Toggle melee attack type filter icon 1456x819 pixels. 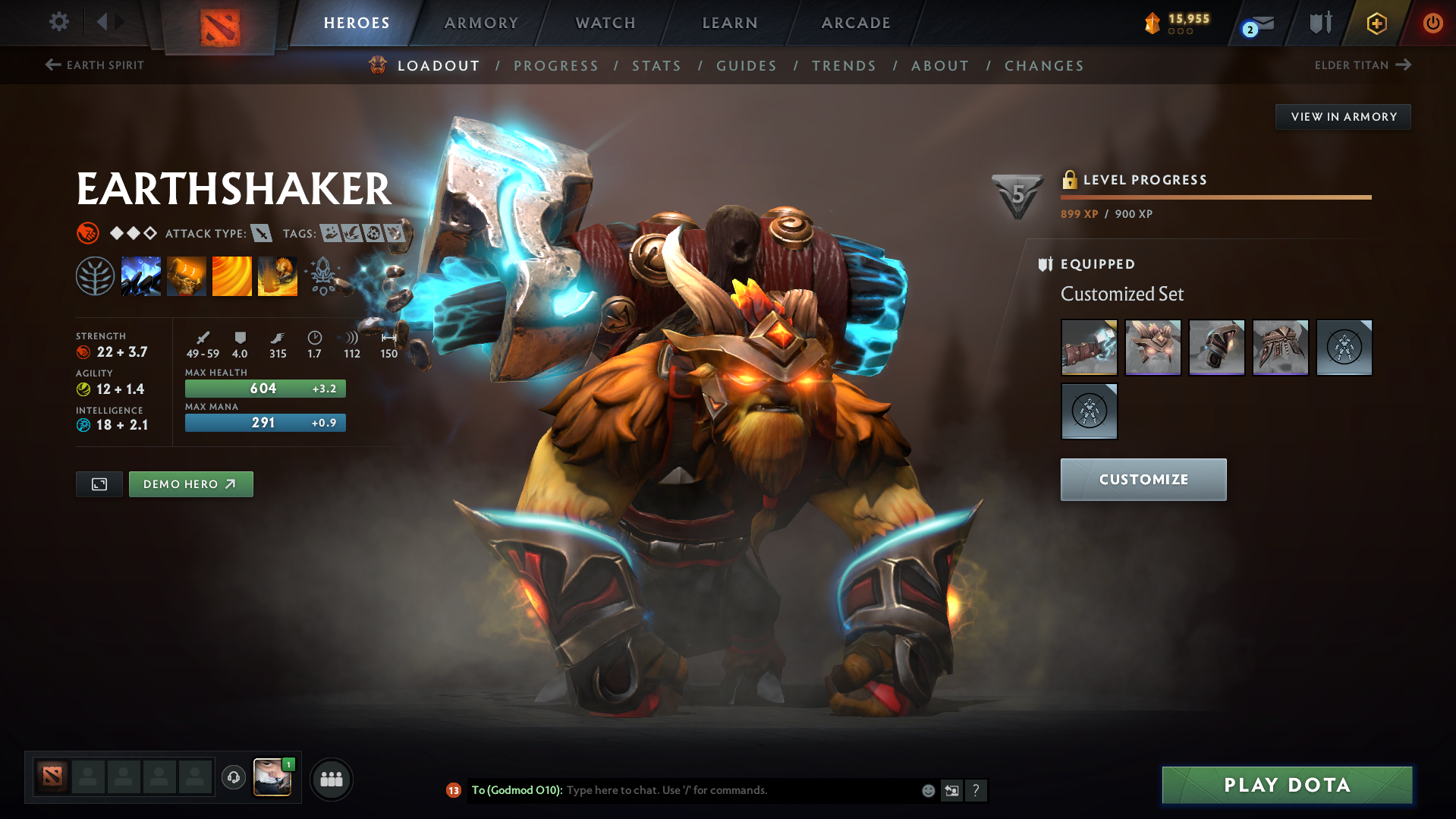pos(262,234)
